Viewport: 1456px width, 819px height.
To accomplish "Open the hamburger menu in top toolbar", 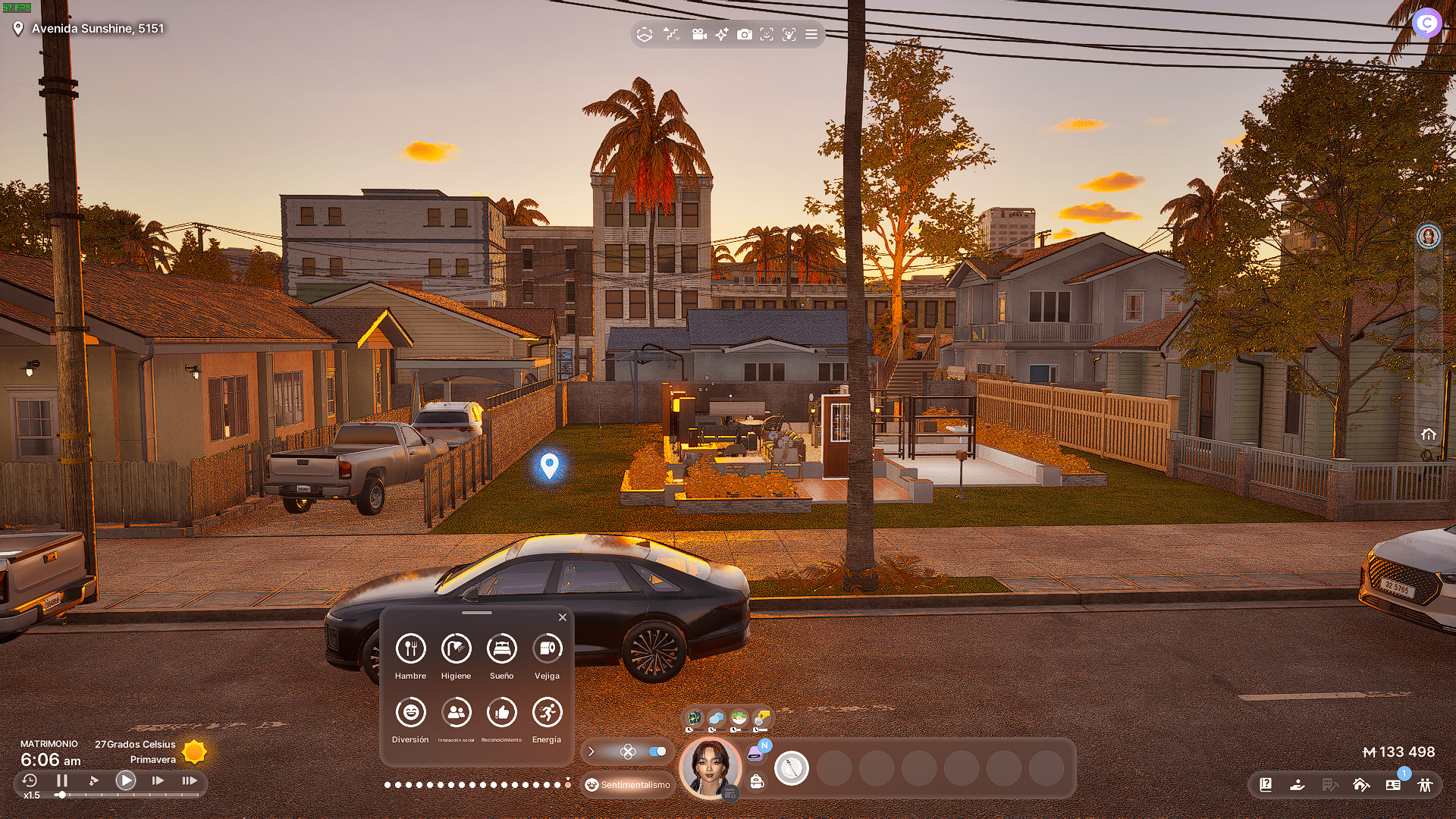I will 811,34.
